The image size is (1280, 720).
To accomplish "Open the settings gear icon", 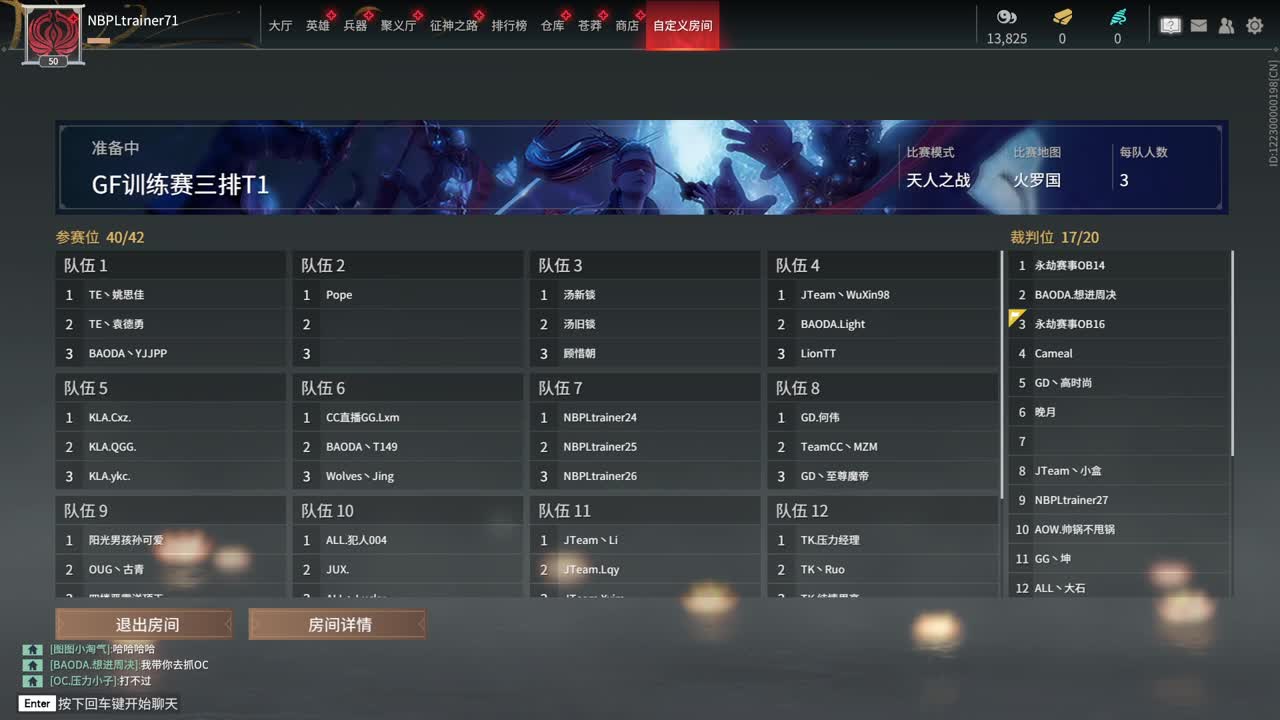I will click(1254, 25).
